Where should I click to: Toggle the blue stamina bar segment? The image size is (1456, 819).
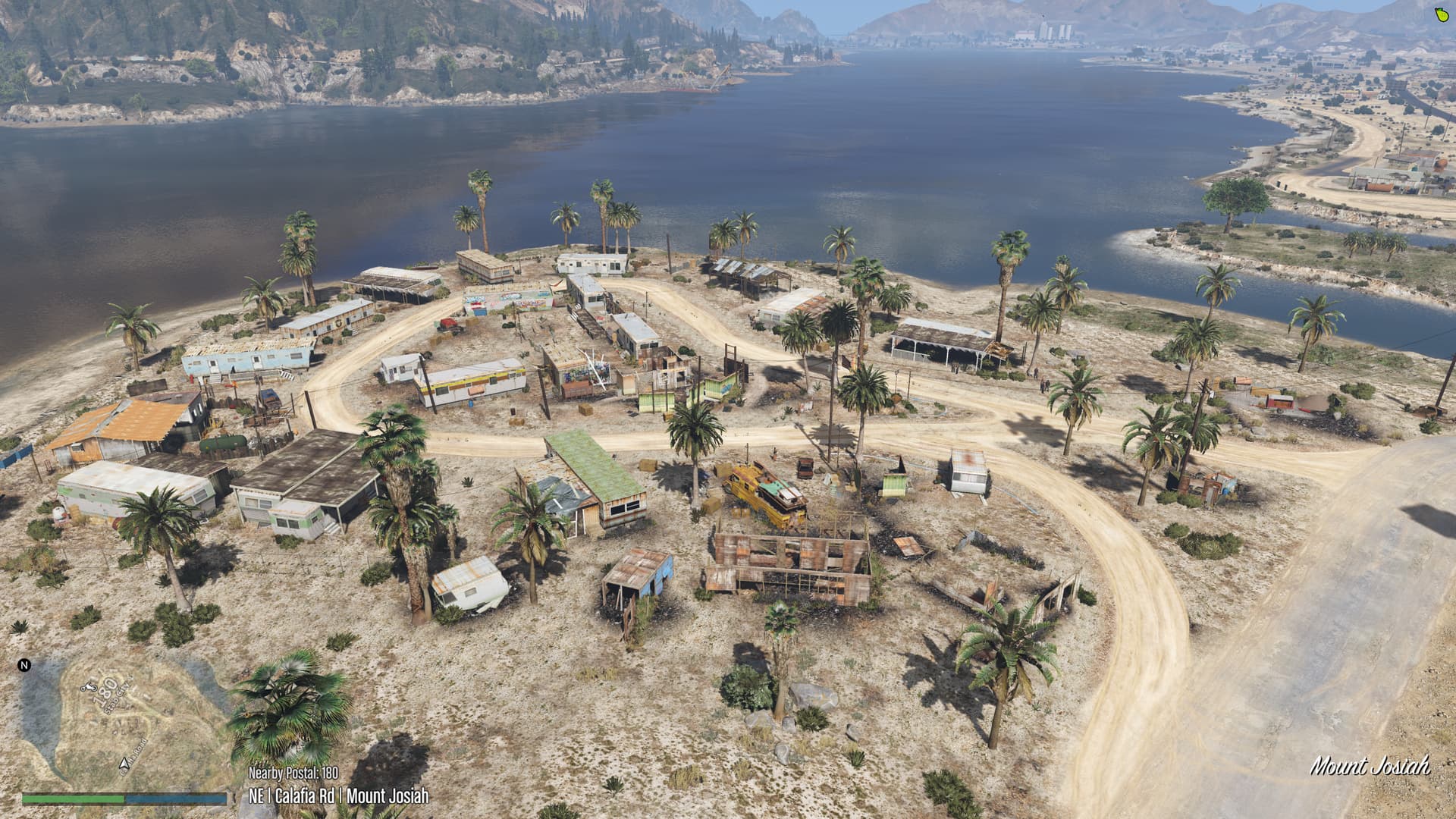click(x=175, y=799)
